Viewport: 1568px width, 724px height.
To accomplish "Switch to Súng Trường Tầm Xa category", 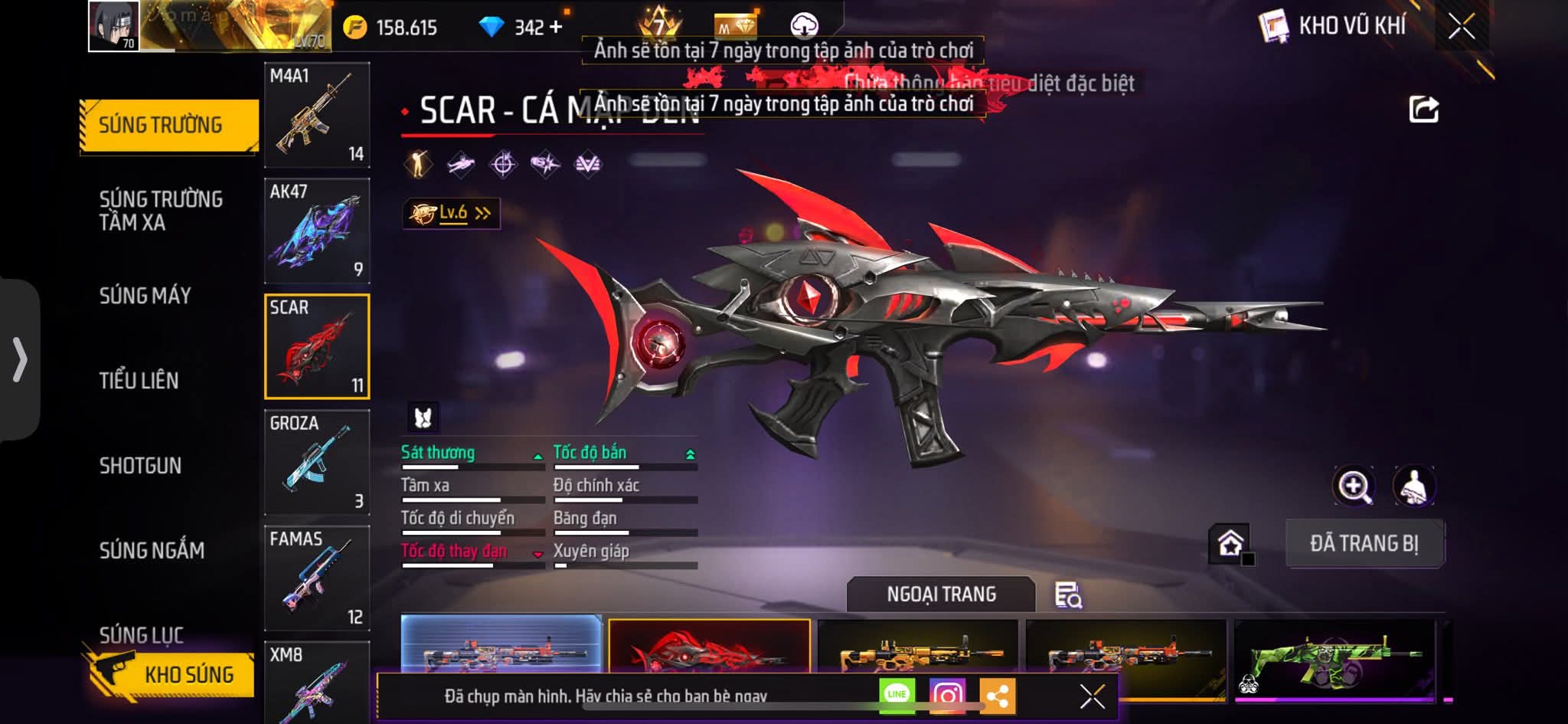I will click(161, 211).
